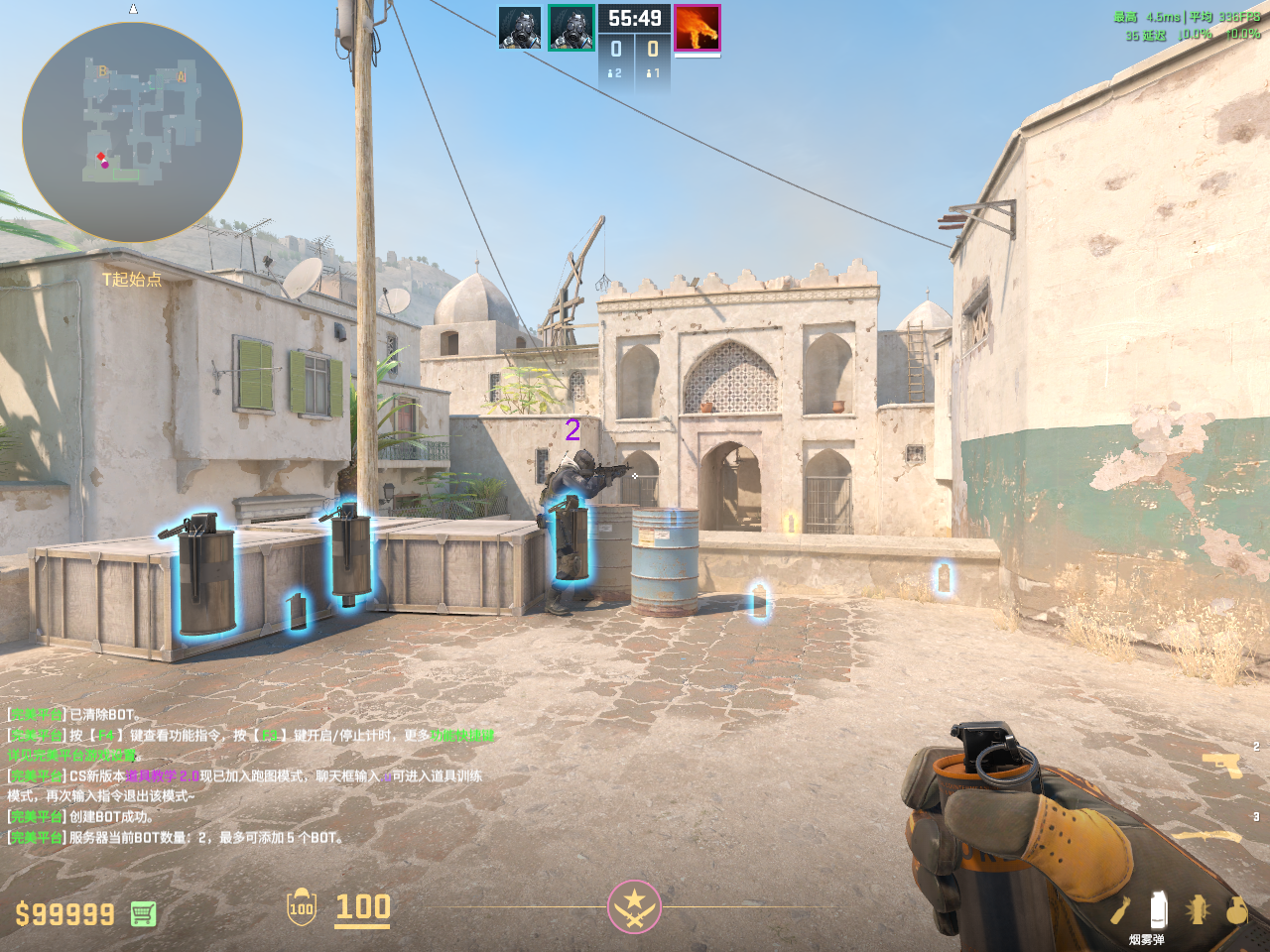Image resolution: width=1270 pixels, height=952 pixels.
Task: Click the armor shield icon
Action: click(x=302, y=907)
